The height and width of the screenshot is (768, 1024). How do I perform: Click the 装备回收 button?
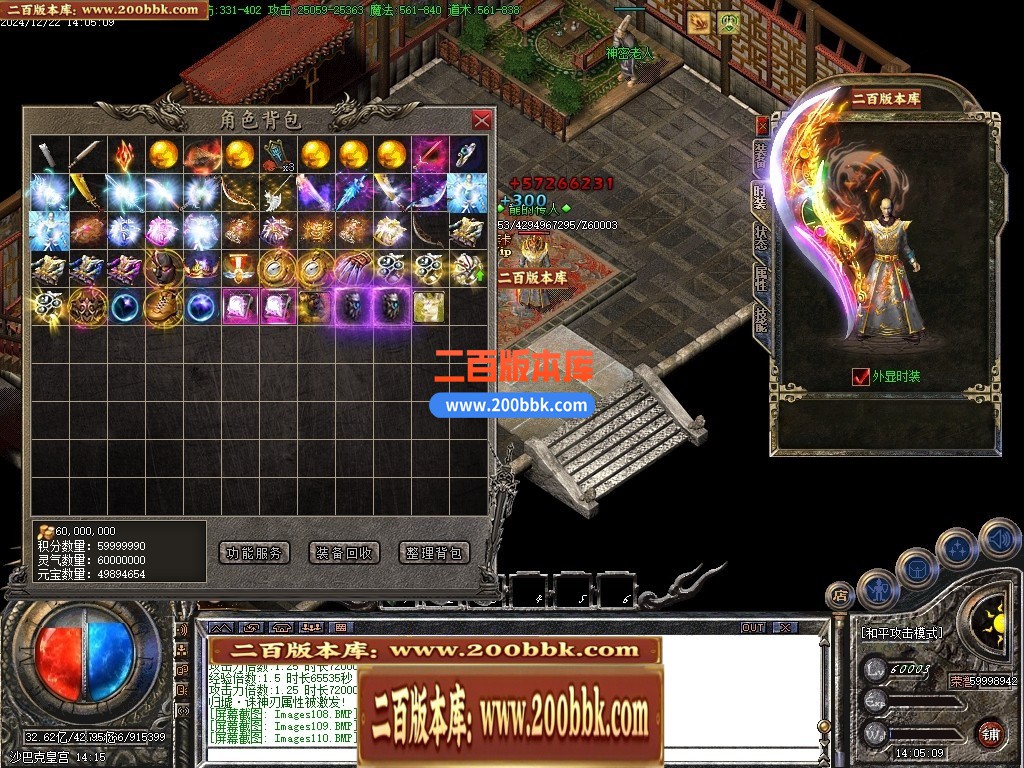pos(344,552)
